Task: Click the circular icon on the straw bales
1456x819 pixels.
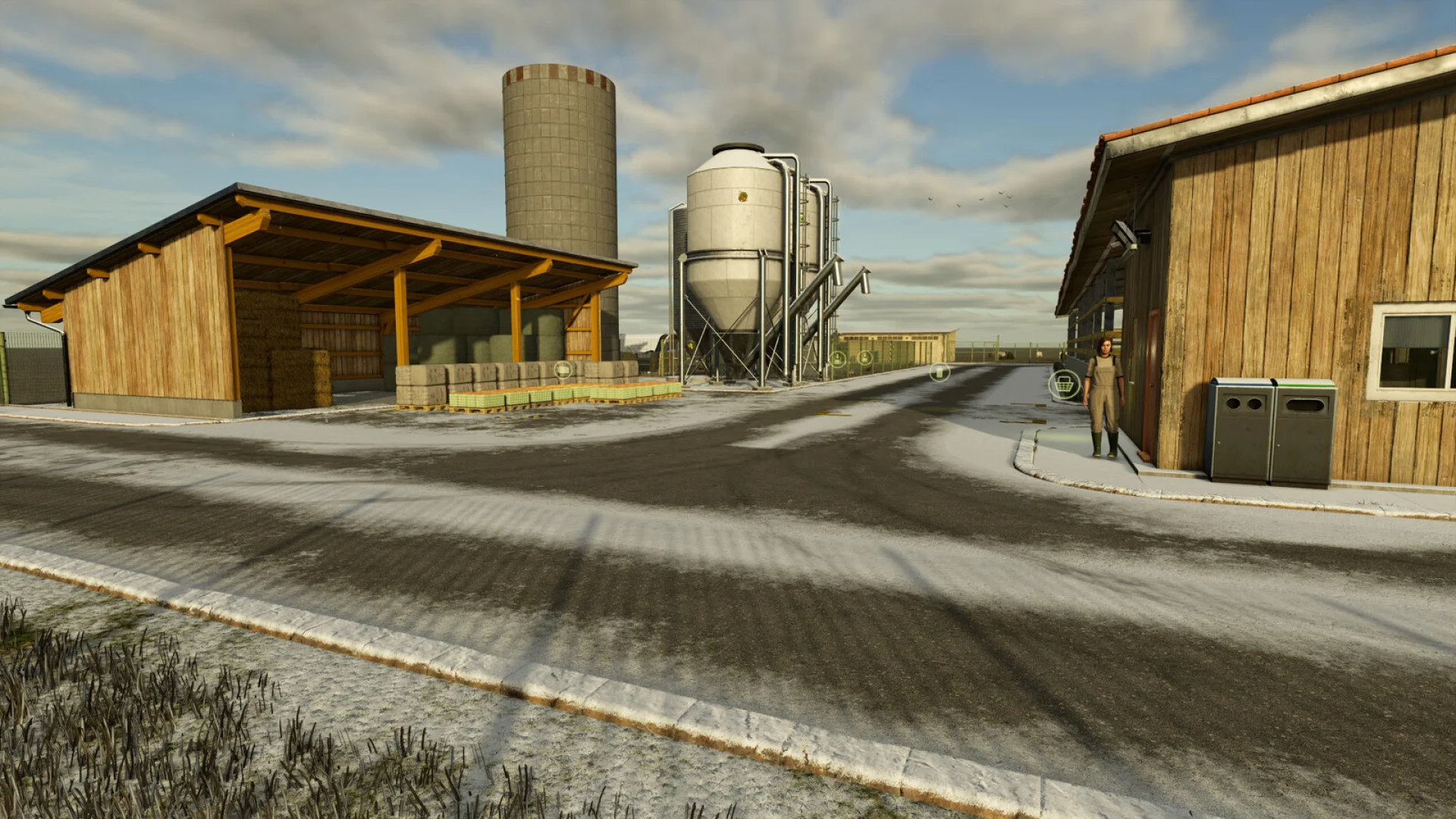Action: tap(563, 370)
